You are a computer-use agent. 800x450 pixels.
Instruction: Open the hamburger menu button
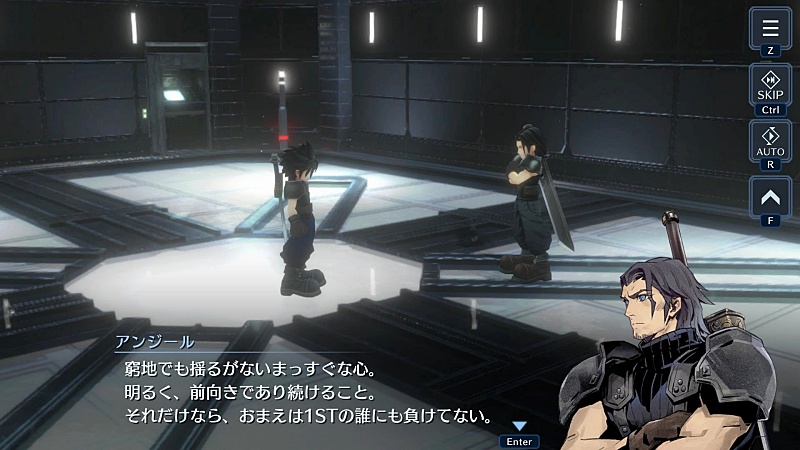pyautogui.click(x=770, y=28)
